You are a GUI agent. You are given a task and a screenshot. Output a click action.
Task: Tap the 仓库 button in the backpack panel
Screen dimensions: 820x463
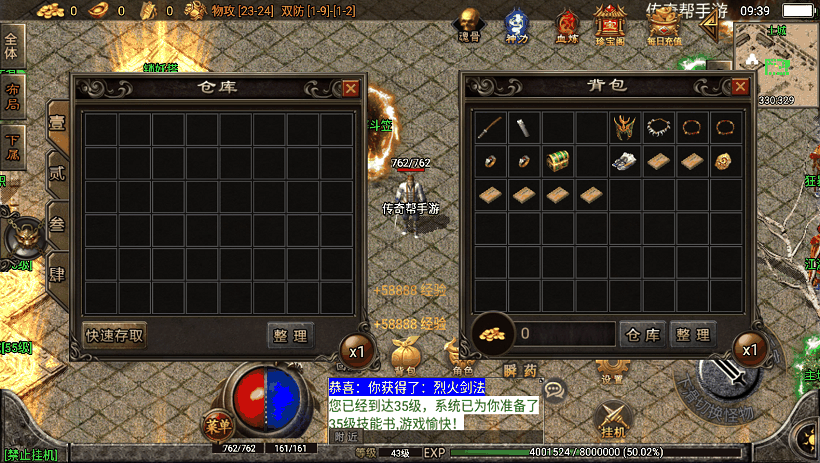[642, 335]
